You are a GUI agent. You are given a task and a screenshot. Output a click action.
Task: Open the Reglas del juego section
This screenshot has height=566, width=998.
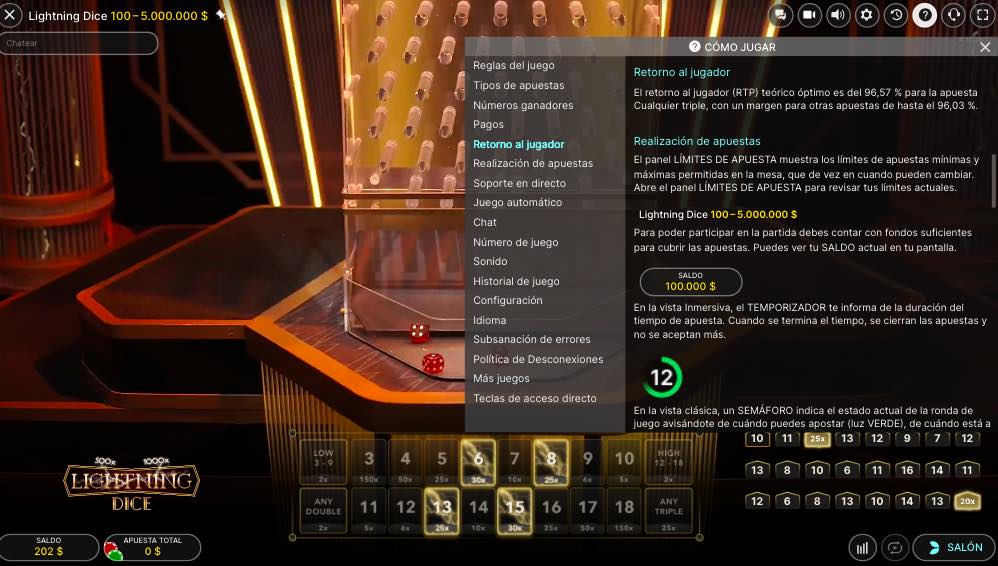513,66
